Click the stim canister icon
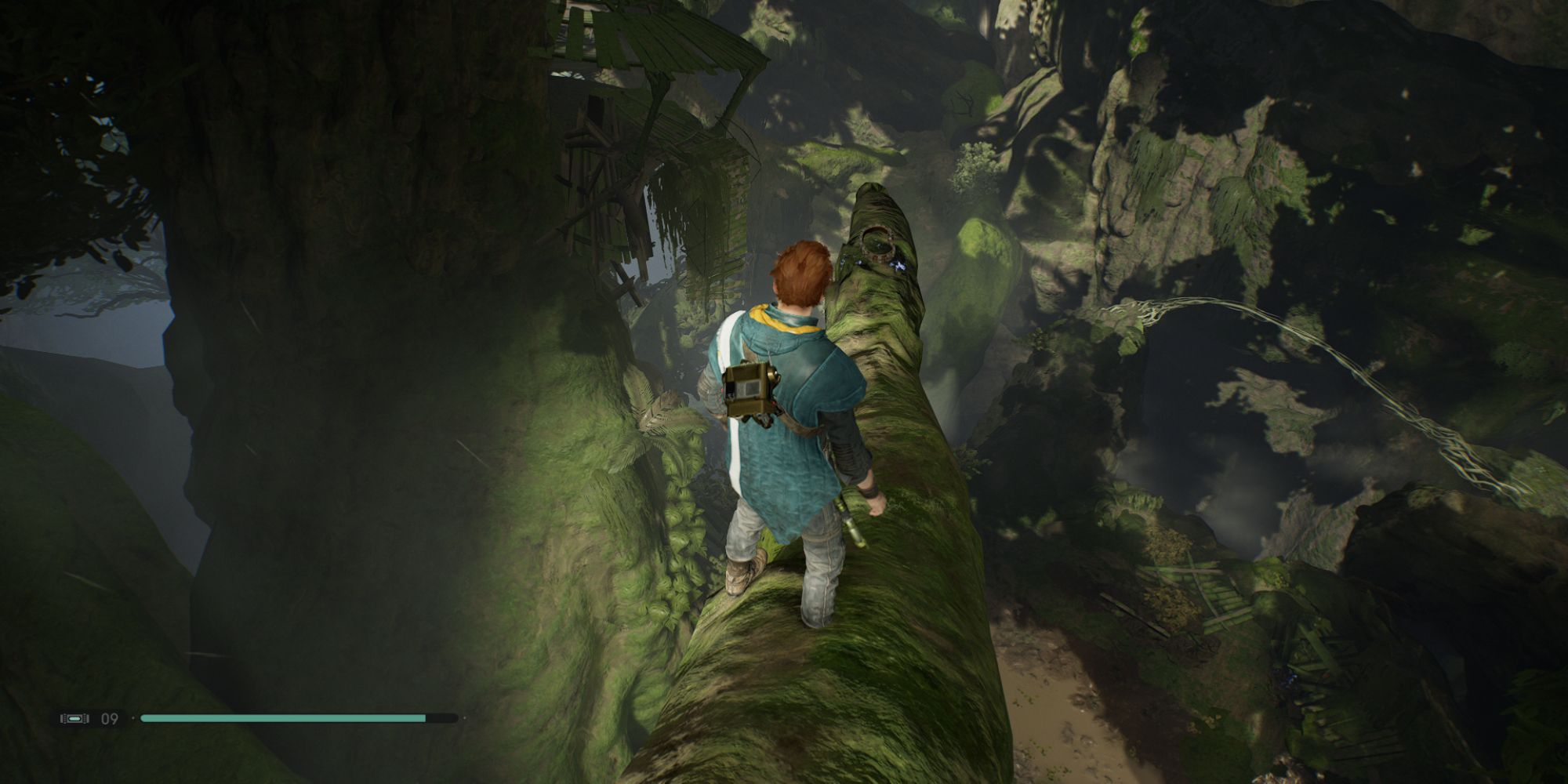 (74, 718)
